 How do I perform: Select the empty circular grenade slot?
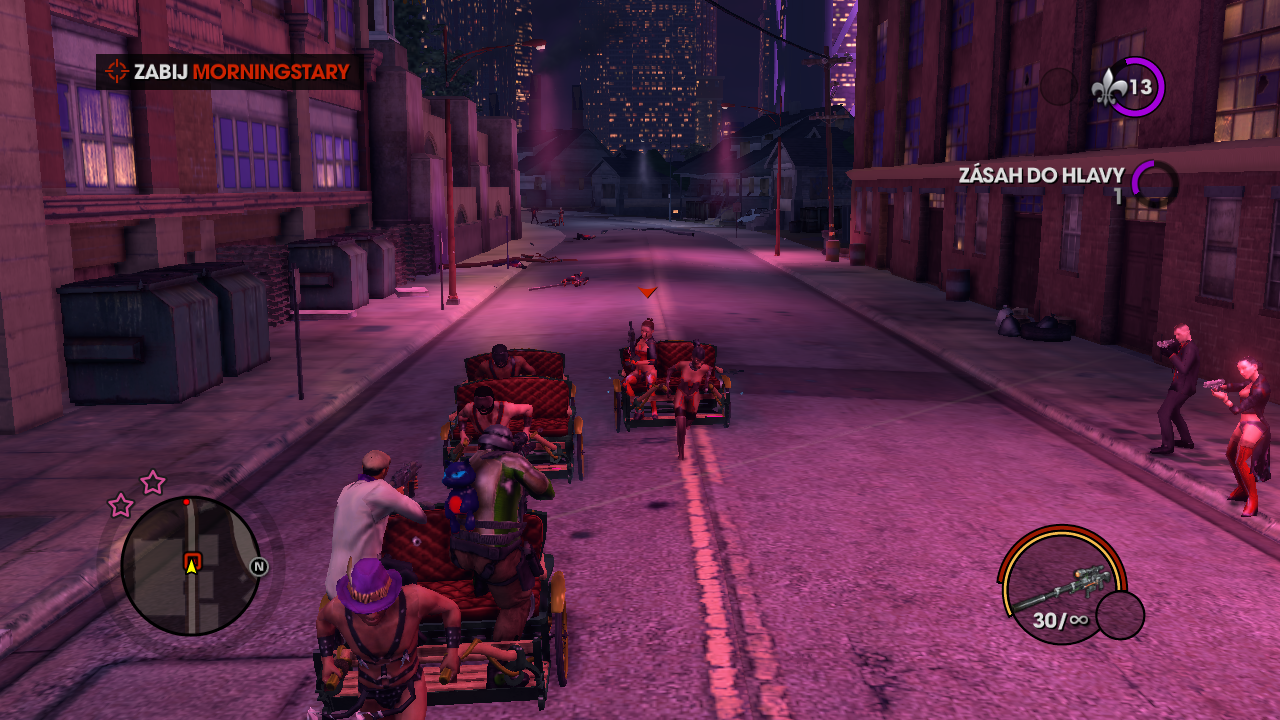coord(1120,614)
